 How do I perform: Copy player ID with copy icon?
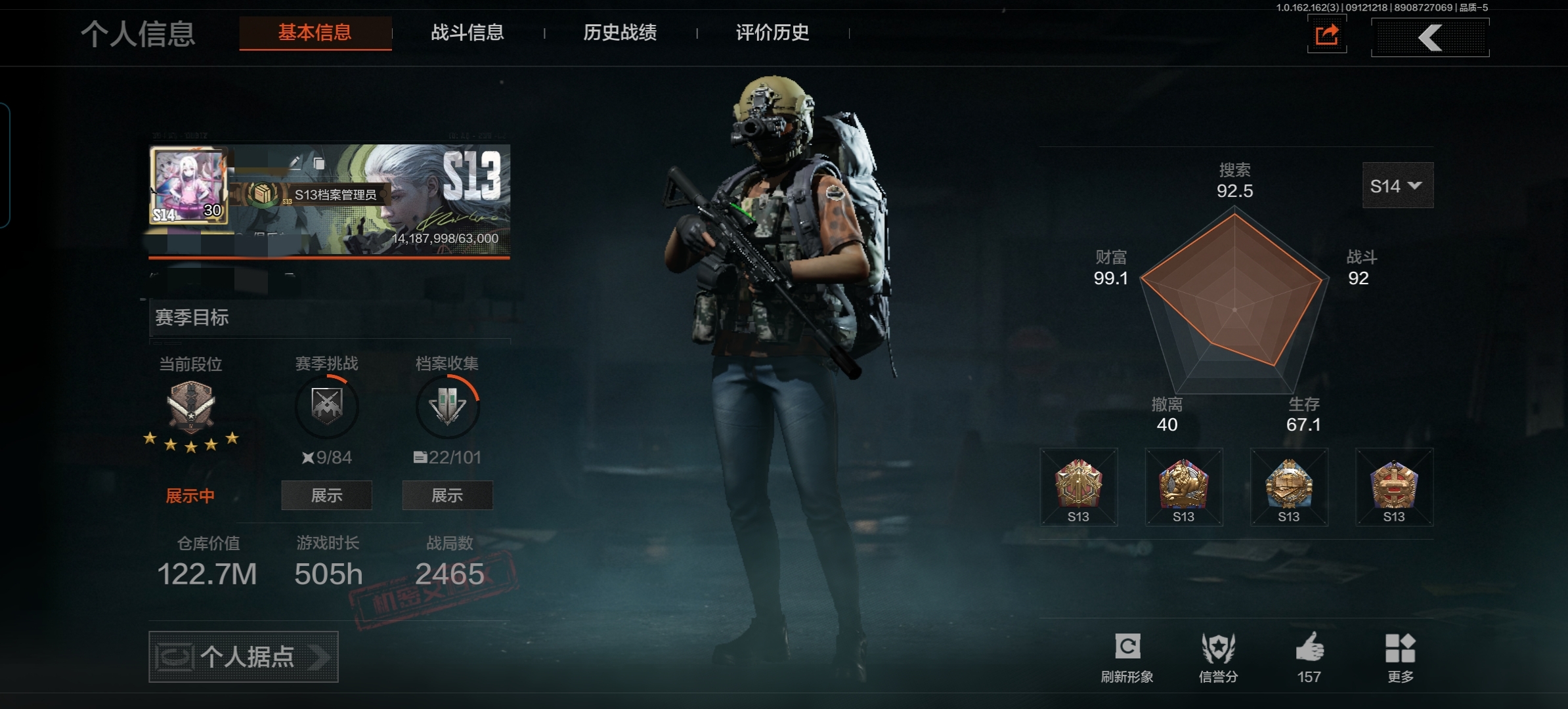tap(319, 163)
